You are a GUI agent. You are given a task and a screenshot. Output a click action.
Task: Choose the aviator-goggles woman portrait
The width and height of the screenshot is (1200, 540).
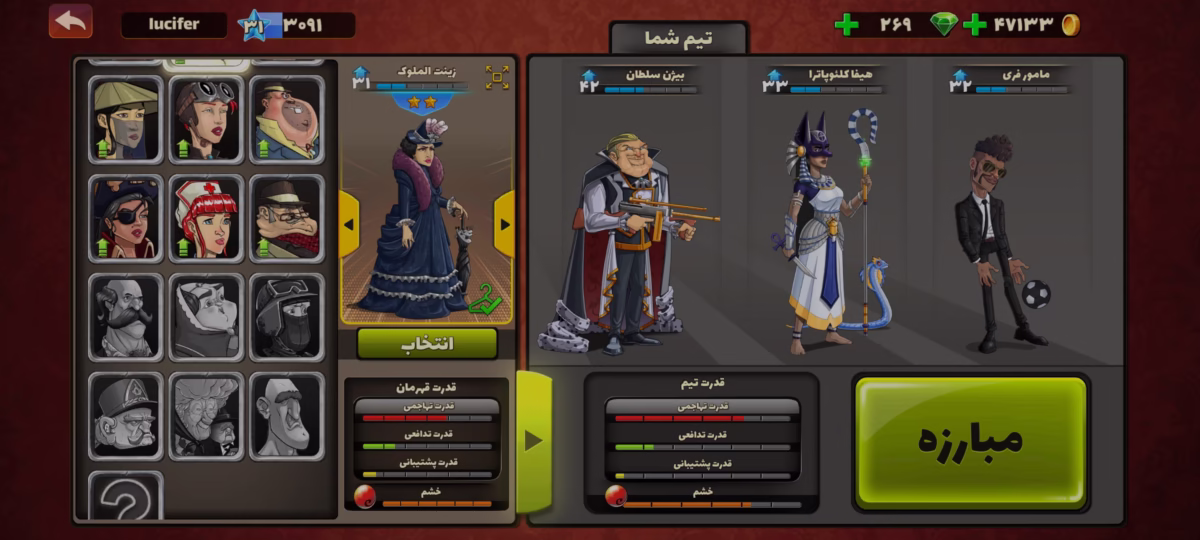(x=206, y=120)
